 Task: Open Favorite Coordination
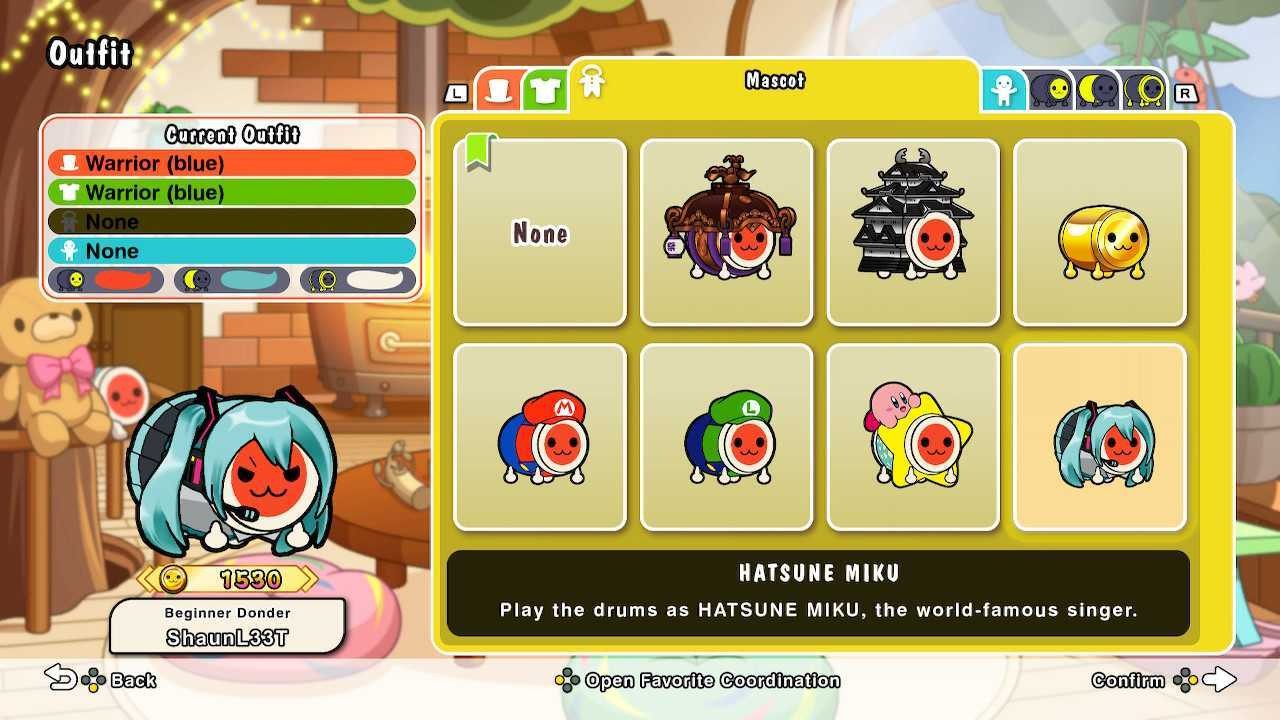tap(700, 680)
